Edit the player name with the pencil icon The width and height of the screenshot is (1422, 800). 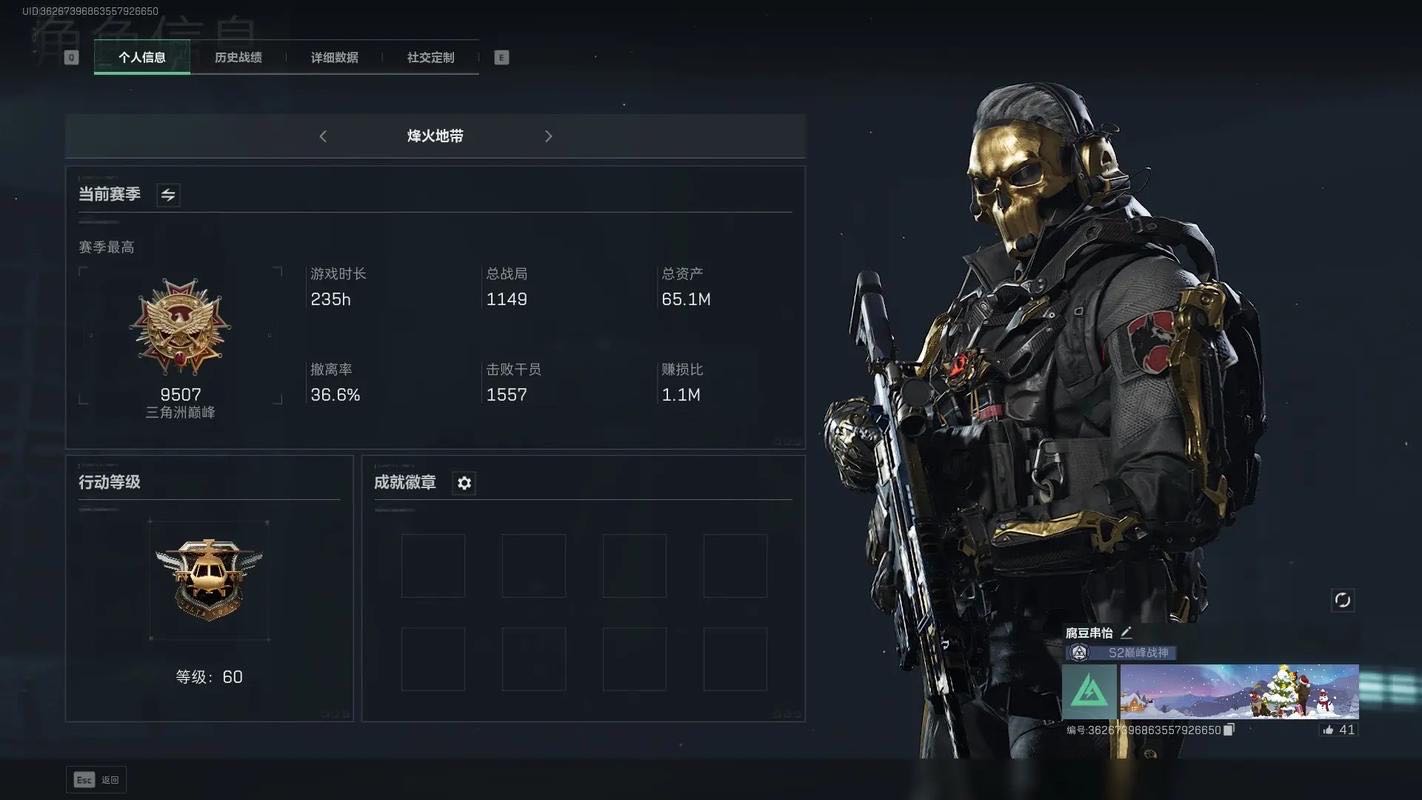1126,632
